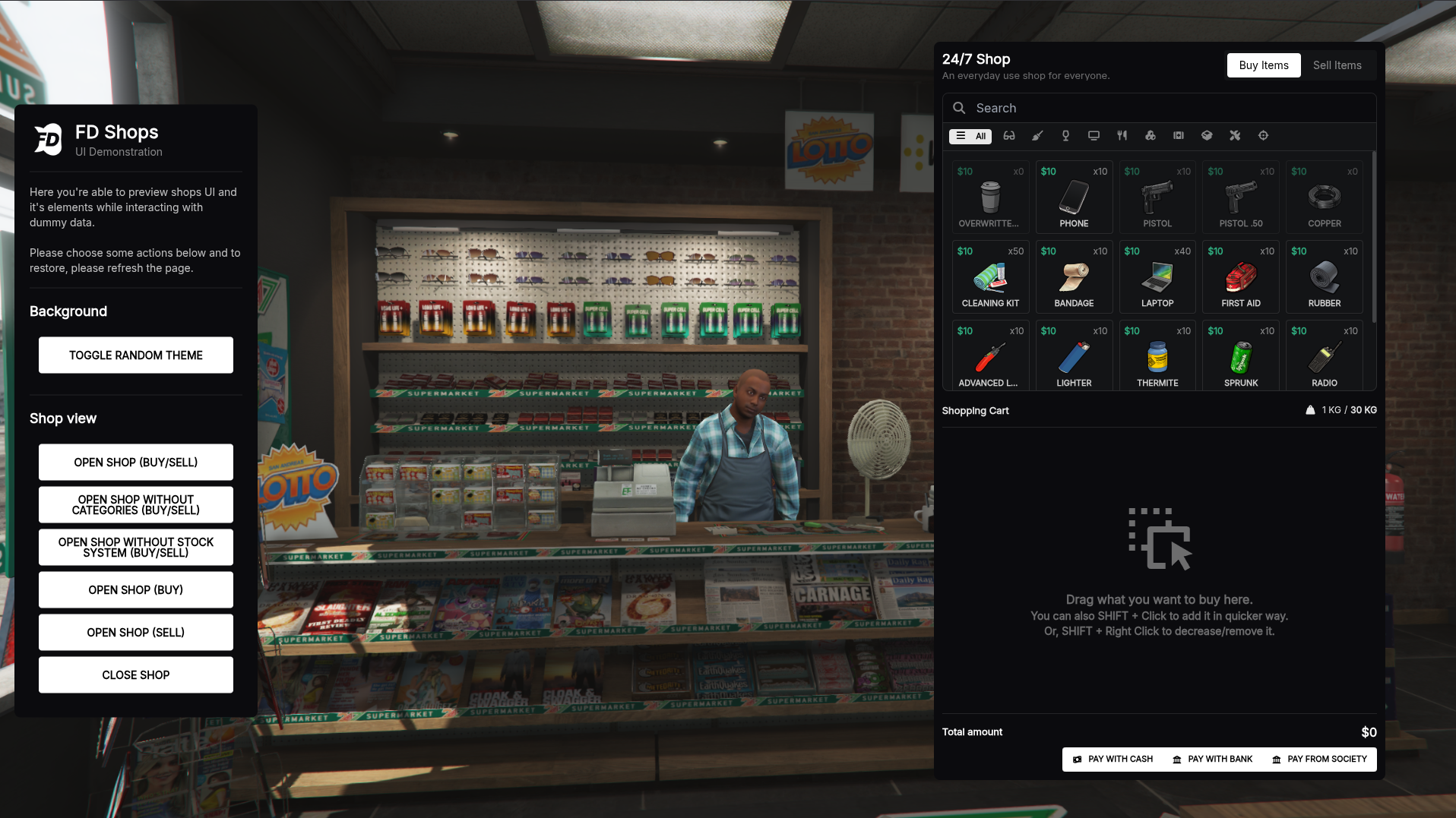Select the Laptop item
Viewport: 1456px width, 818px height.
pos(1157,277)
